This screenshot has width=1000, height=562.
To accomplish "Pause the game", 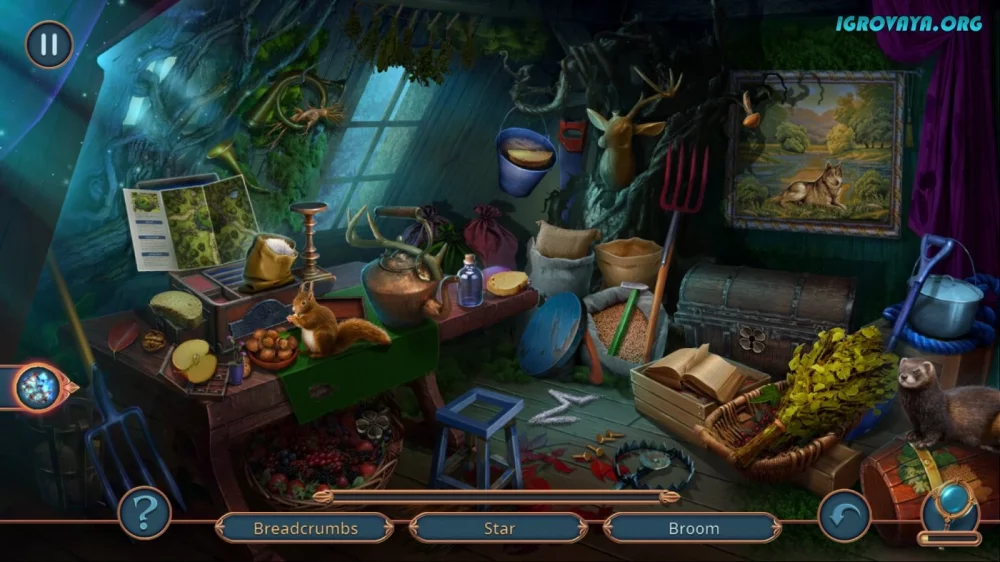I will tap(48, 44).
